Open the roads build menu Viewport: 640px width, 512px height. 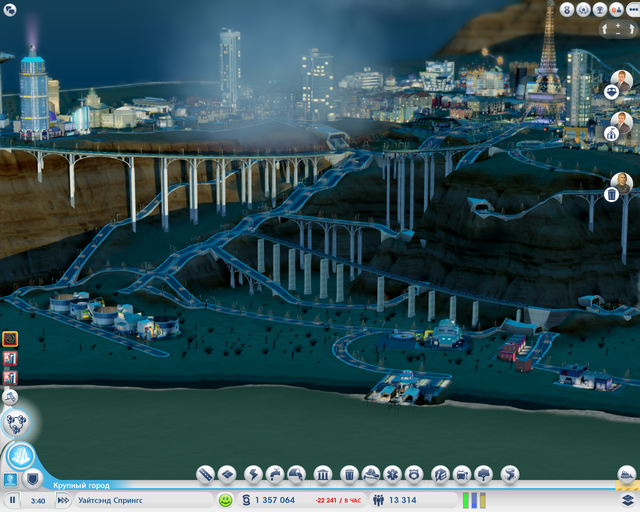coord(205,473)
